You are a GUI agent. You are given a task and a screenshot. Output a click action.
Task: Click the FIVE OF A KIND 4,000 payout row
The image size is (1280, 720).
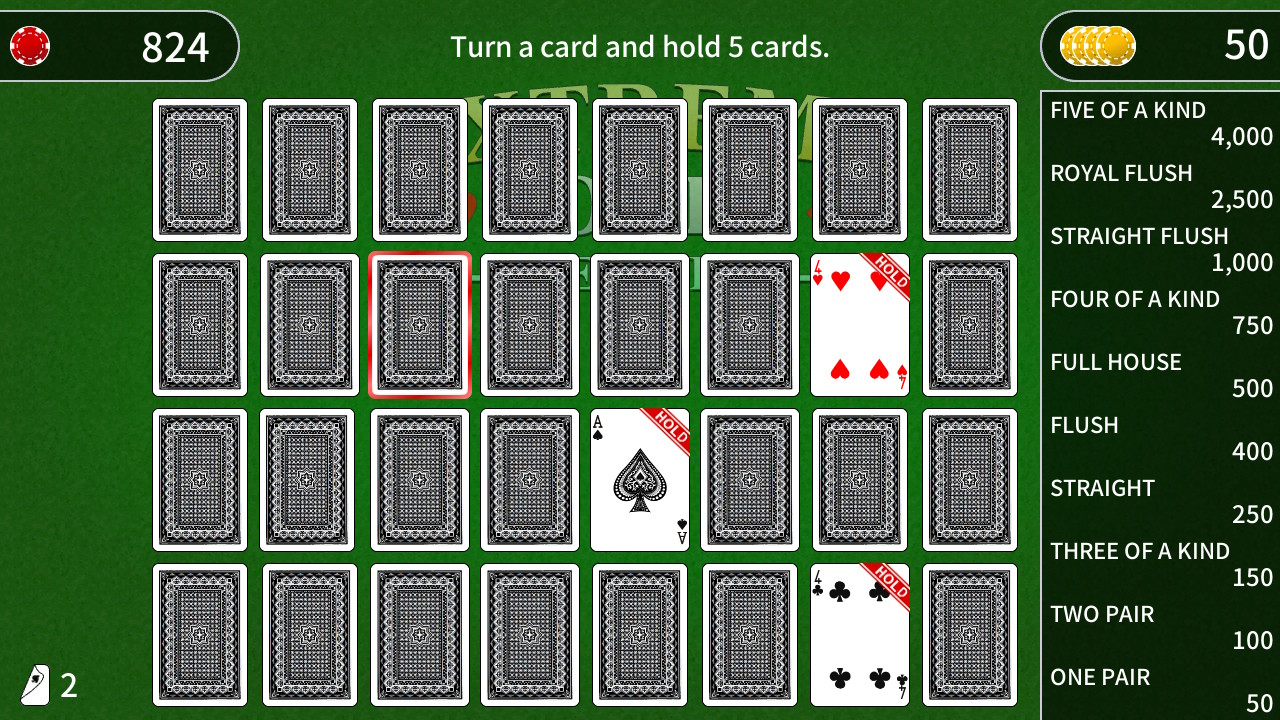(x=1160, y=122)
